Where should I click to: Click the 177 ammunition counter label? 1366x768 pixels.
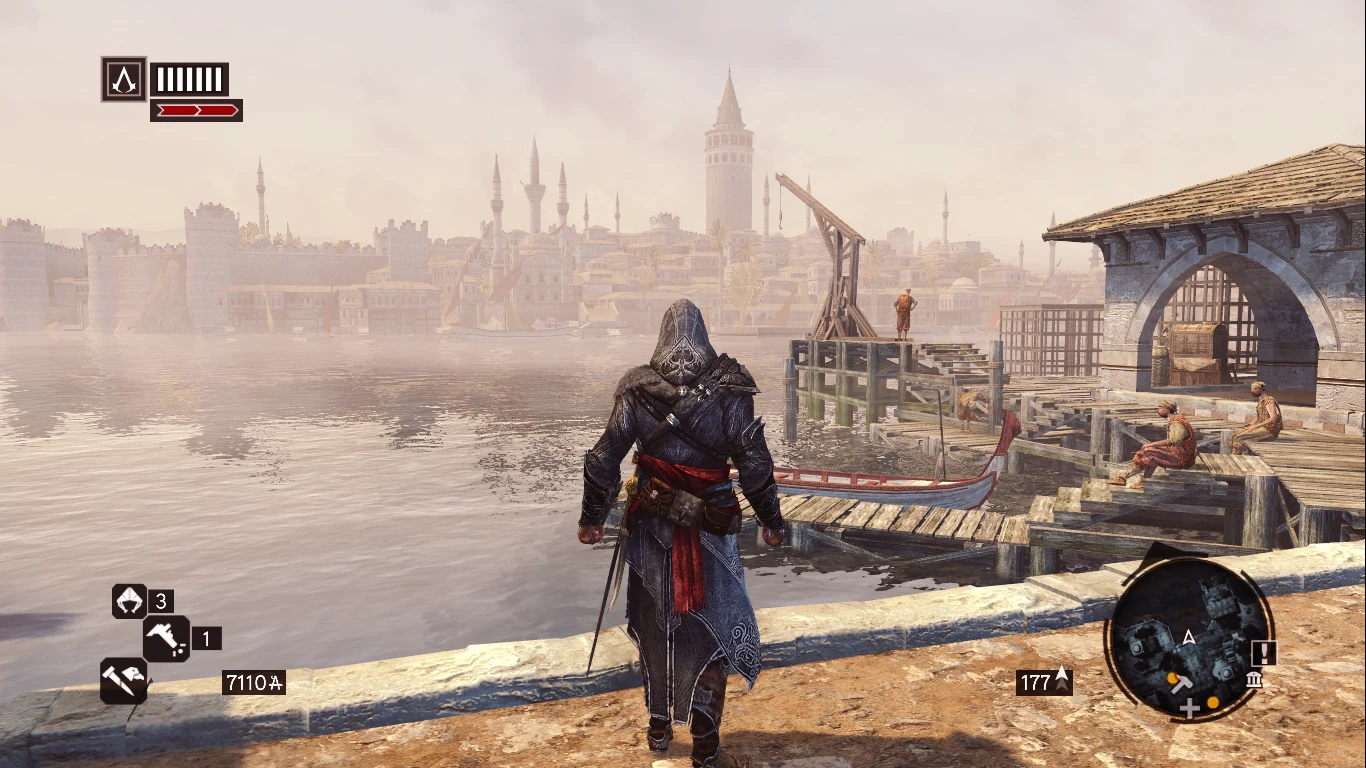coord(1034,681)
